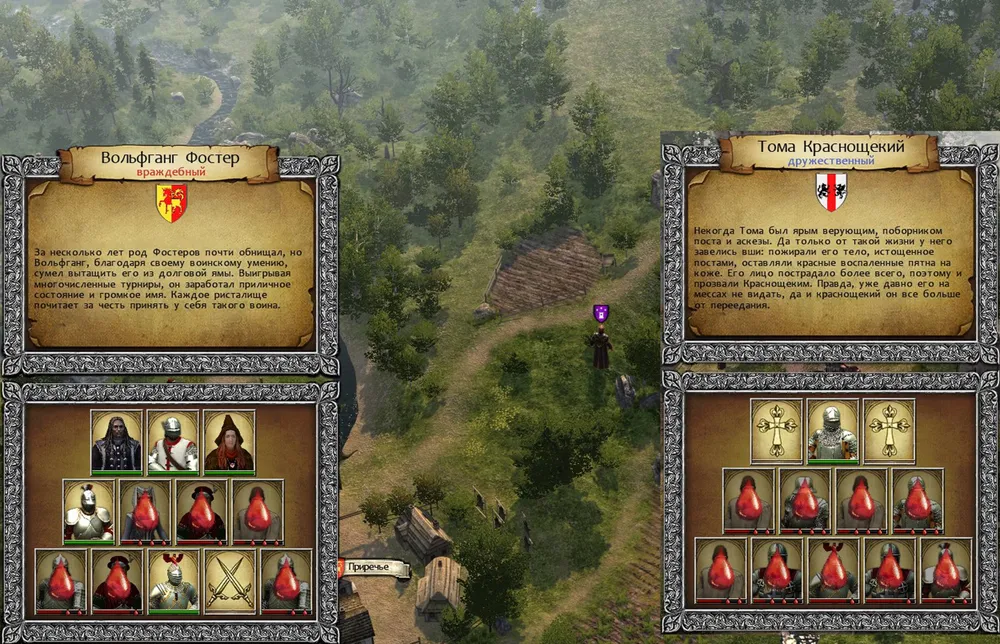Select the helmeted knight in white tabard

pos(173,441)
